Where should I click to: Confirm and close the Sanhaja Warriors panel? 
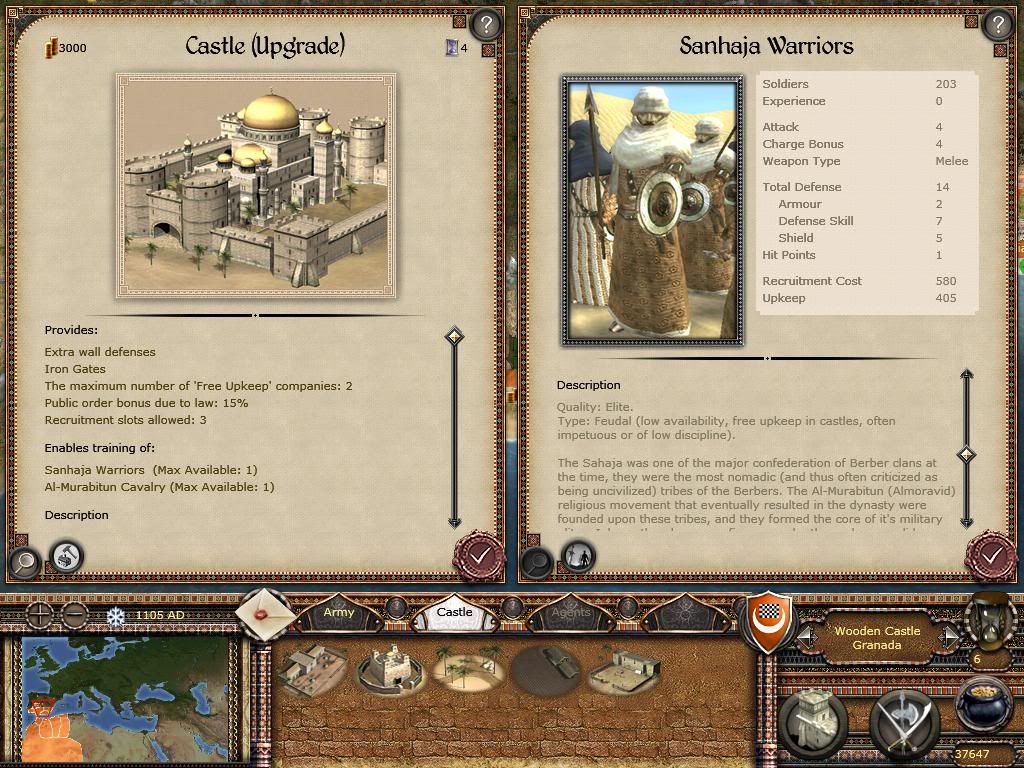990,555
